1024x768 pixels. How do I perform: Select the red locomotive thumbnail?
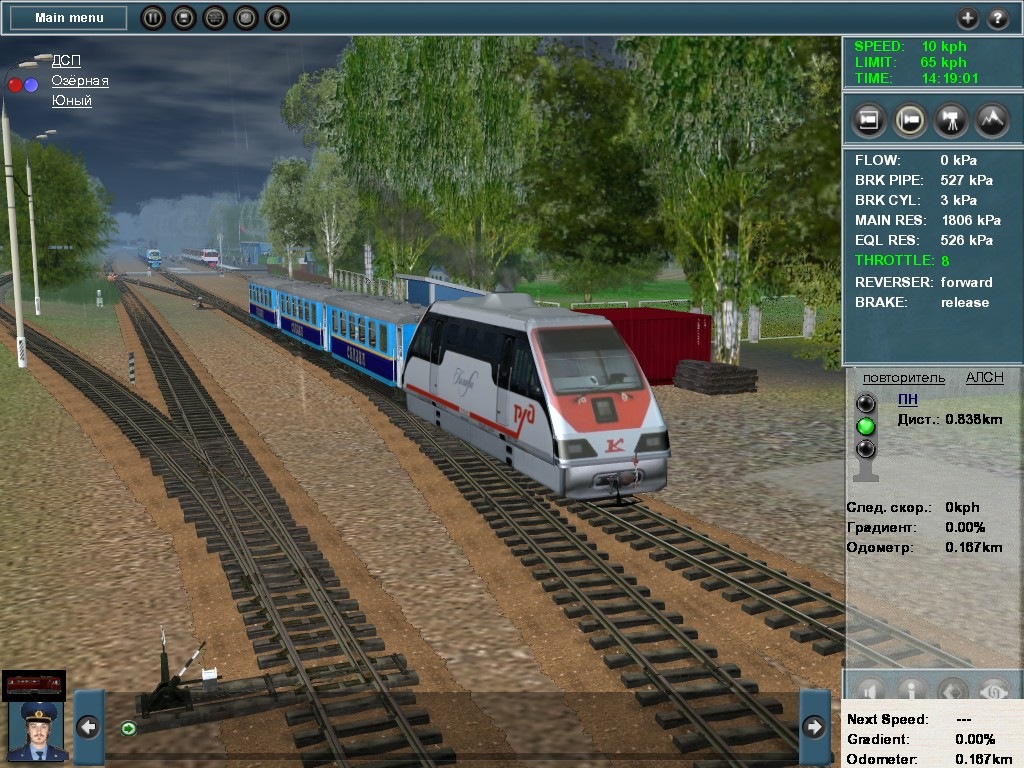coord(34,684)
